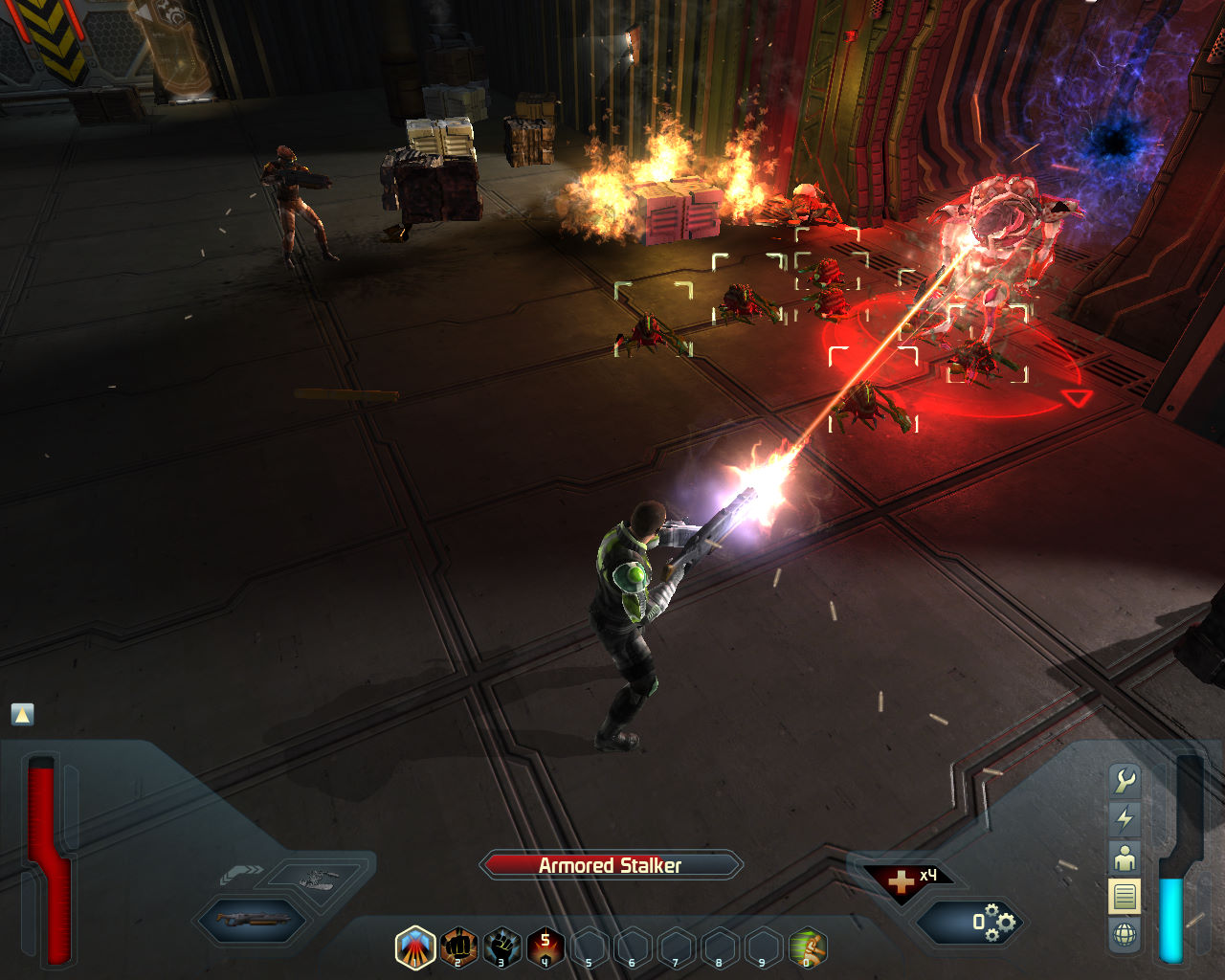
Task: Activate the highlighted ability in slot 1
Action: click(415, 947)
